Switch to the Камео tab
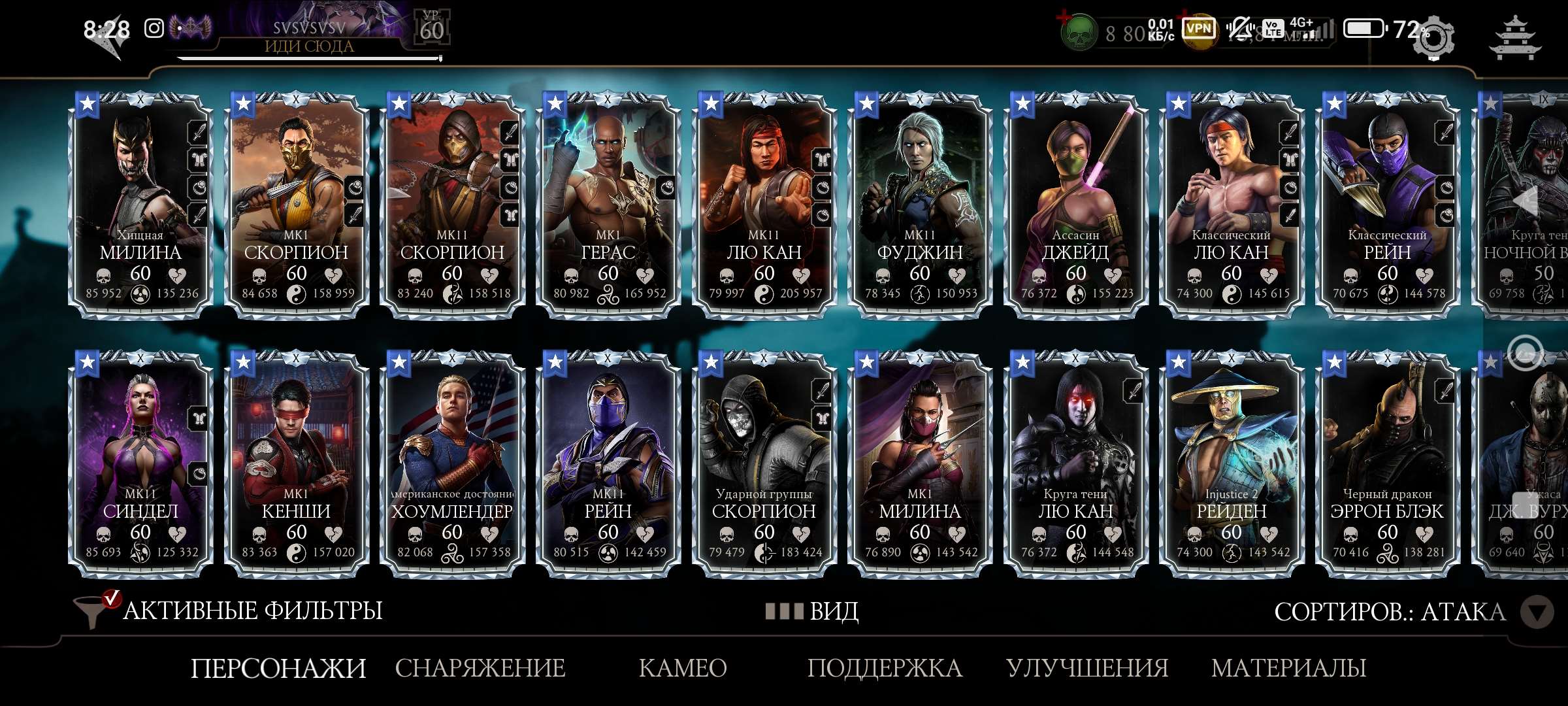The height and width of the screenshot is (706, 1568). (683, 668)
